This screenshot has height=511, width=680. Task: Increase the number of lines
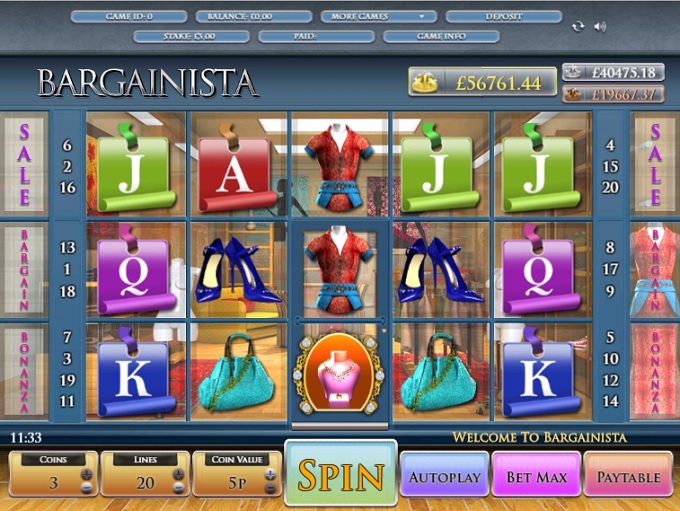pyautogui.click(x=178, y=472)
